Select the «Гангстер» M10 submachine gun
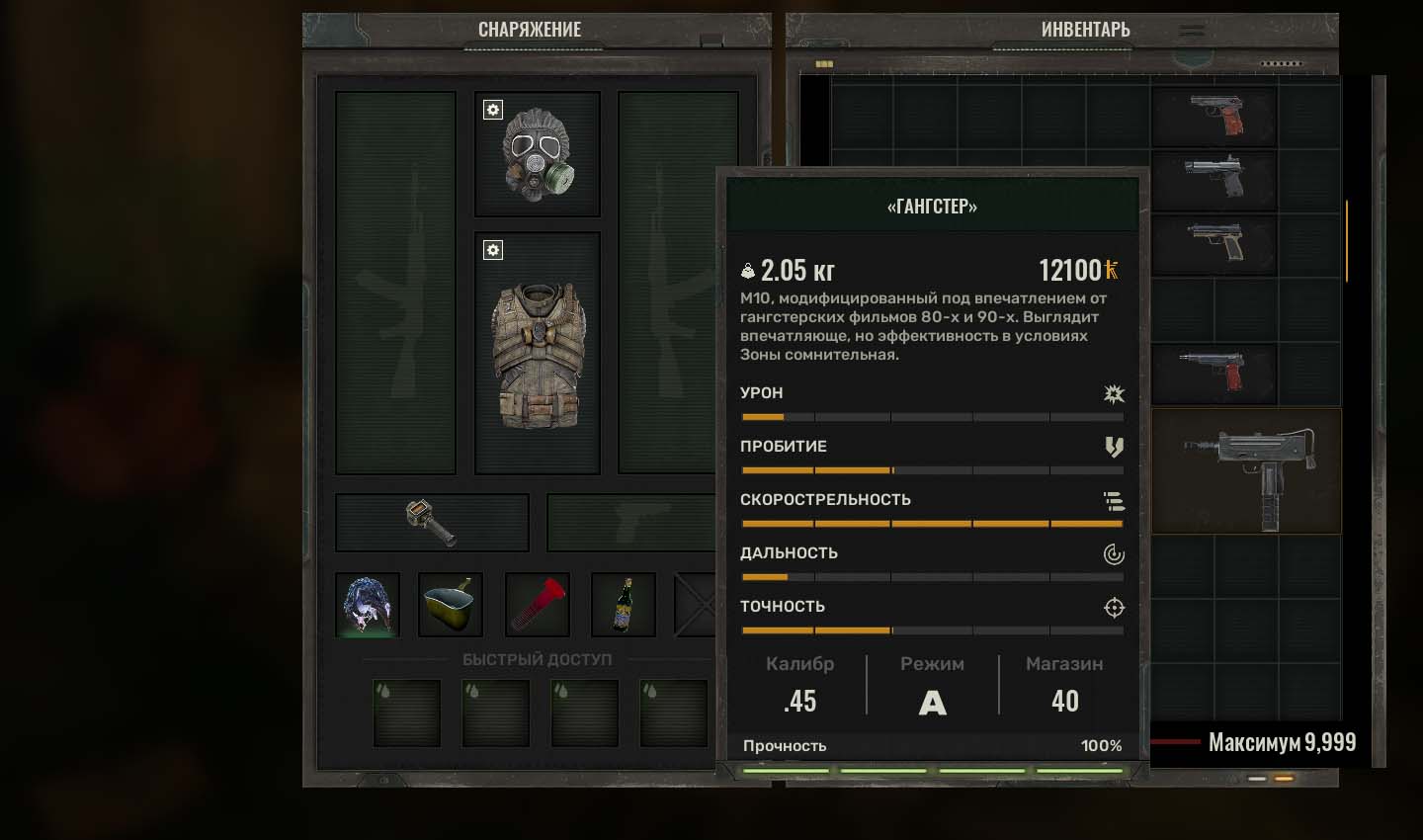This screenshot has height=840, width=1423. (1247, 470)
